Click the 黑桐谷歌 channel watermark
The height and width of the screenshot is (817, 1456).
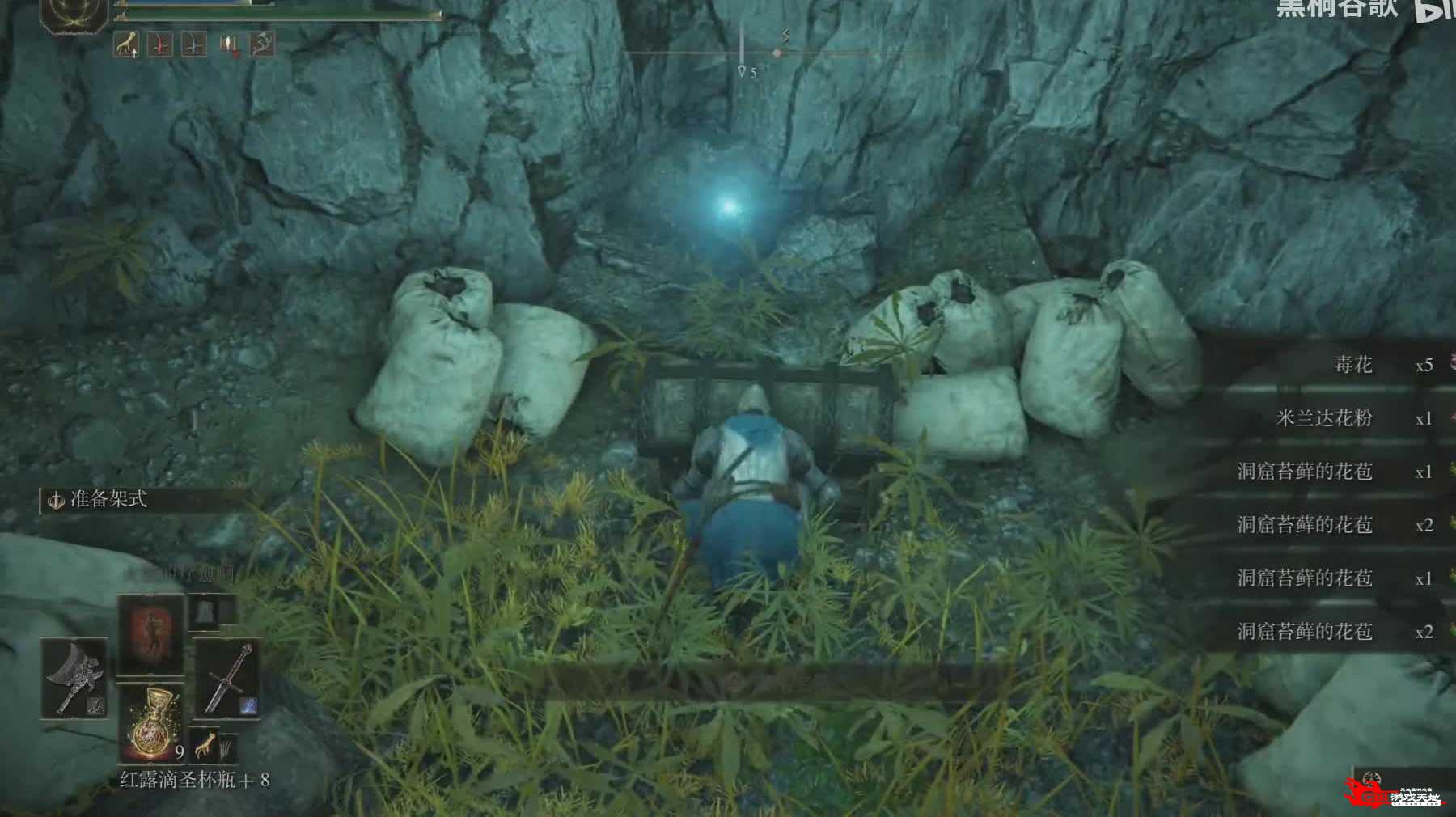tap(1336, 8)
